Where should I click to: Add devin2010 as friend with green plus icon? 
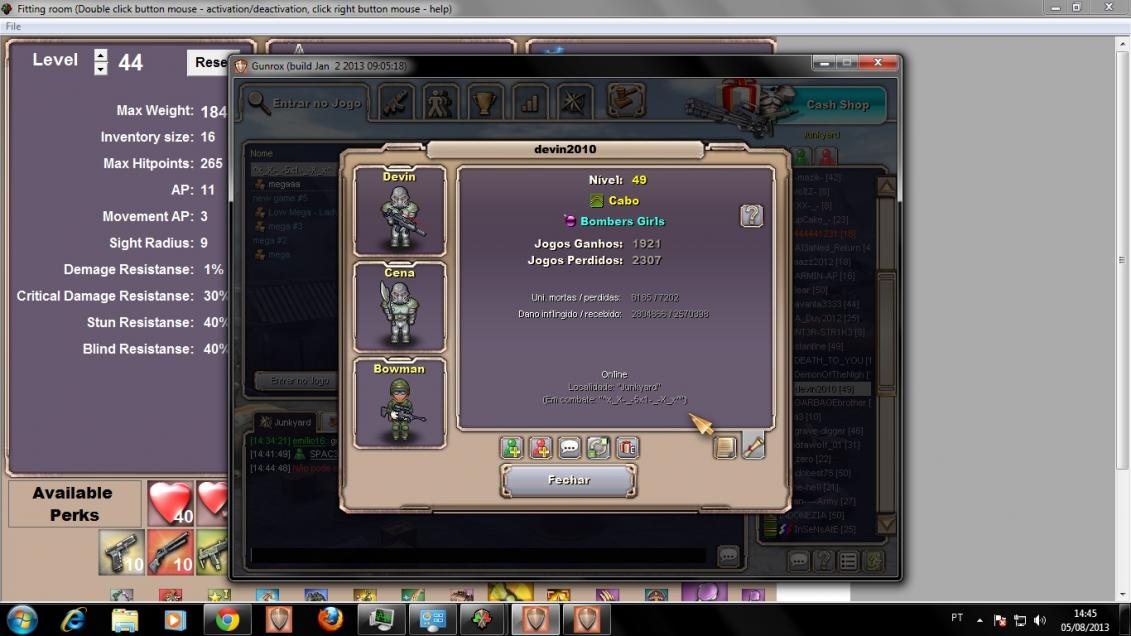pyautogui.click(x=512, y=448)
